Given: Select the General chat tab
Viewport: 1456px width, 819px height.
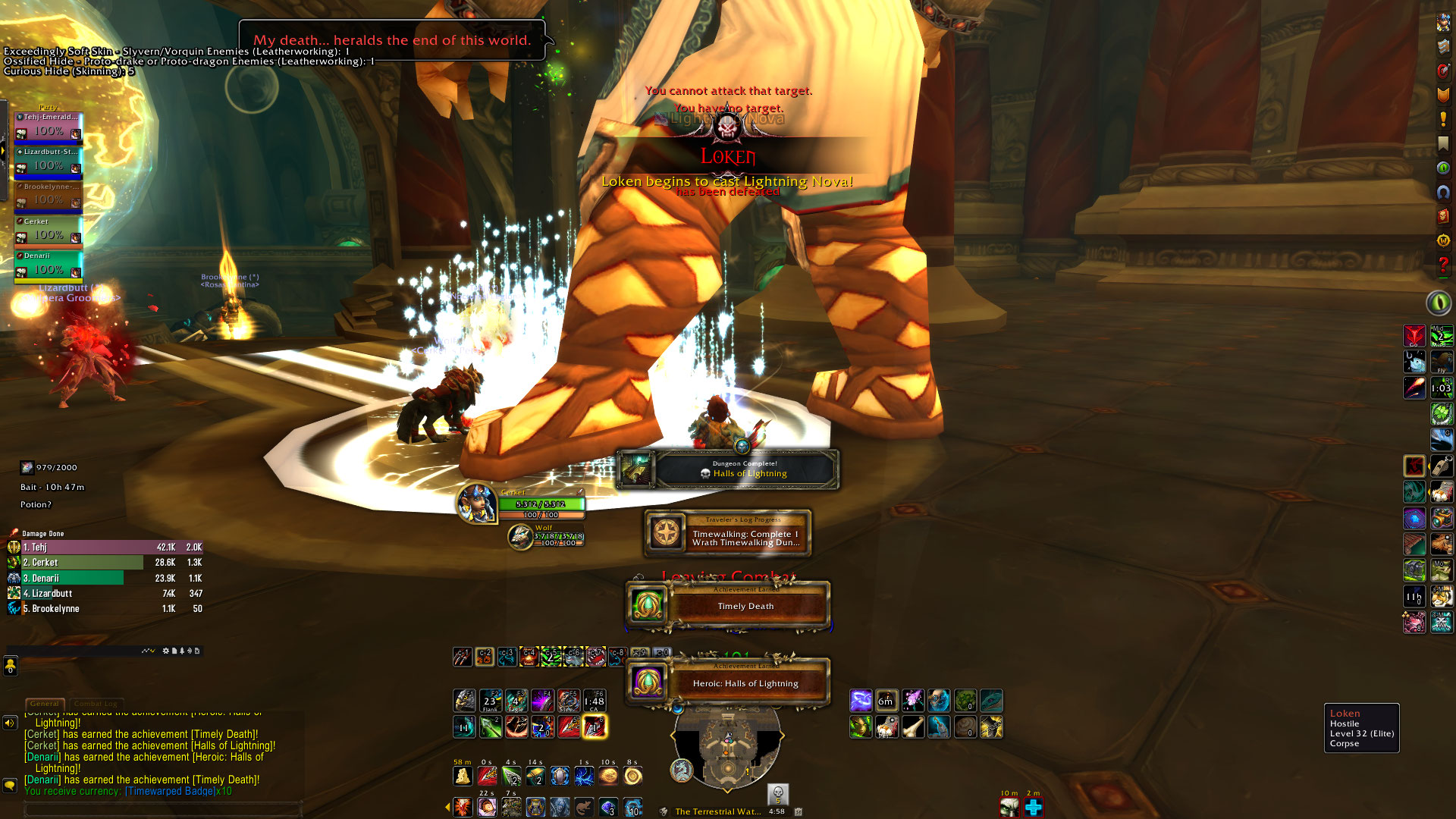Looking at the screenshot, I should click(45, 704).
